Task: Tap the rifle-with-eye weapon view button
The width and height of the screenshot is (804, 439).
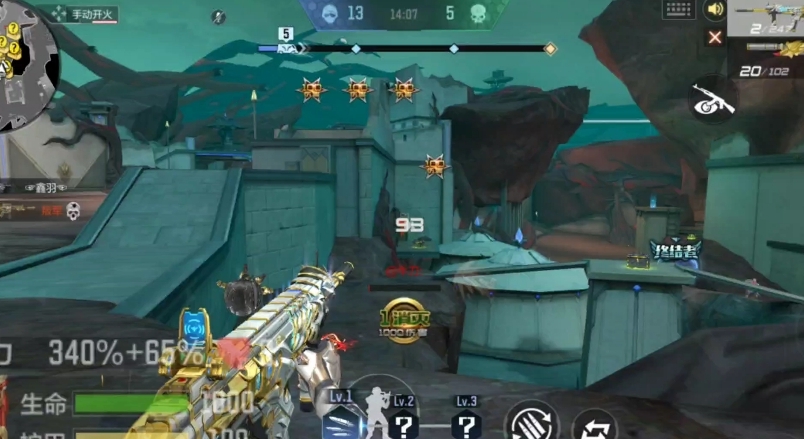Action: tap(714, 99)
